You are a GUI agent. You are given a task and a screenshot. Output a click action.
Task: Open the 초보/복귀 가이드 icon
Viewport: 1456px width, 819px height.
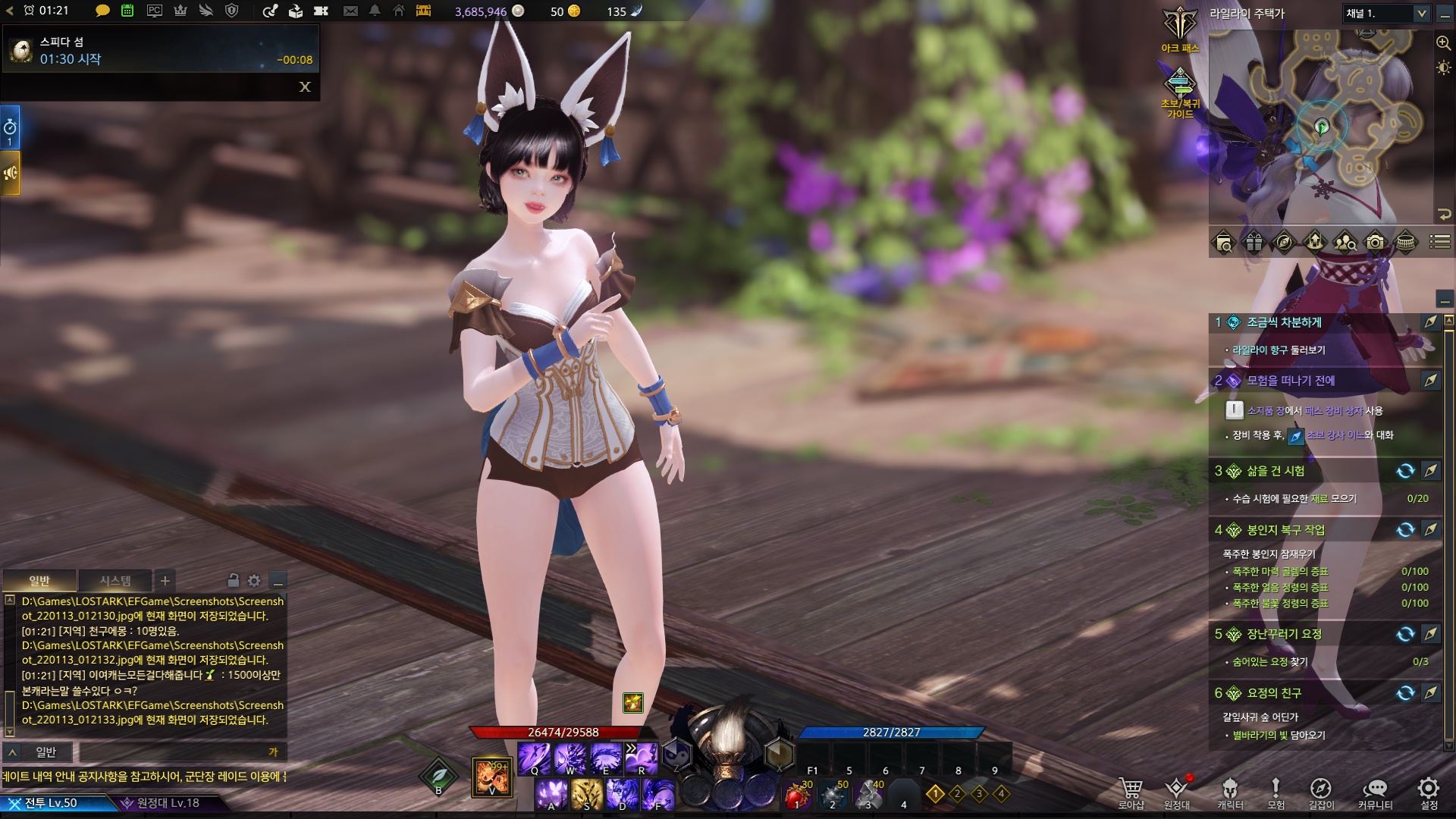click(1180, 93)
